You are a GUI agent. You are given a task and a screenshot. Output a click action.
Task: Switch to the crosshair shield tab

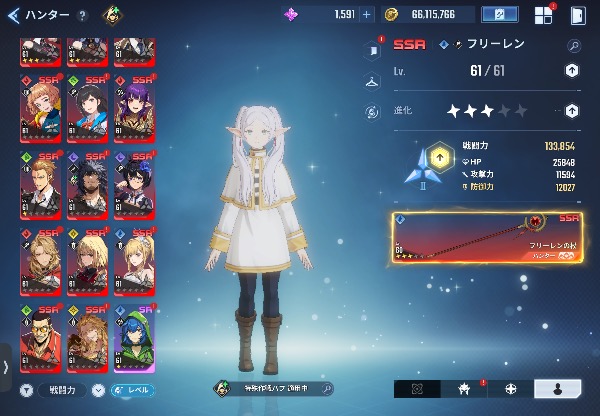[511, 388]
